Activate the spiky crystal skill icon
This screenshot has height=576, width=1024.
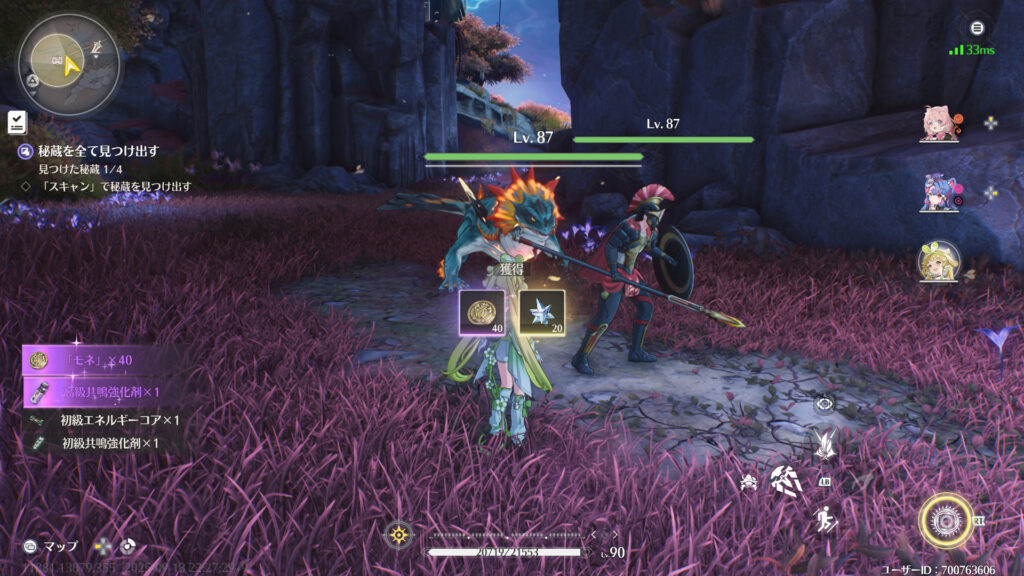point(824,443)
